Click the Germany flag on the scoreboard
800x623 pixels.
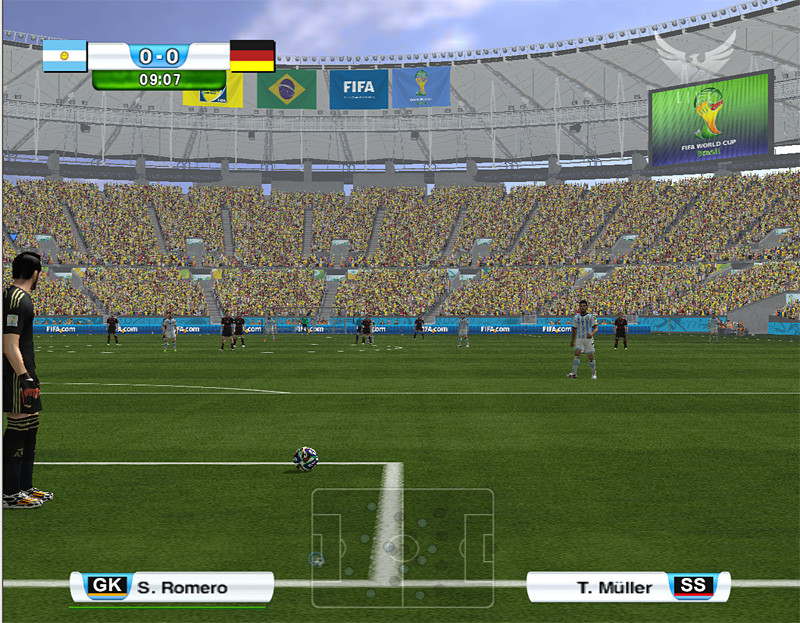click(x=252, y=56)
